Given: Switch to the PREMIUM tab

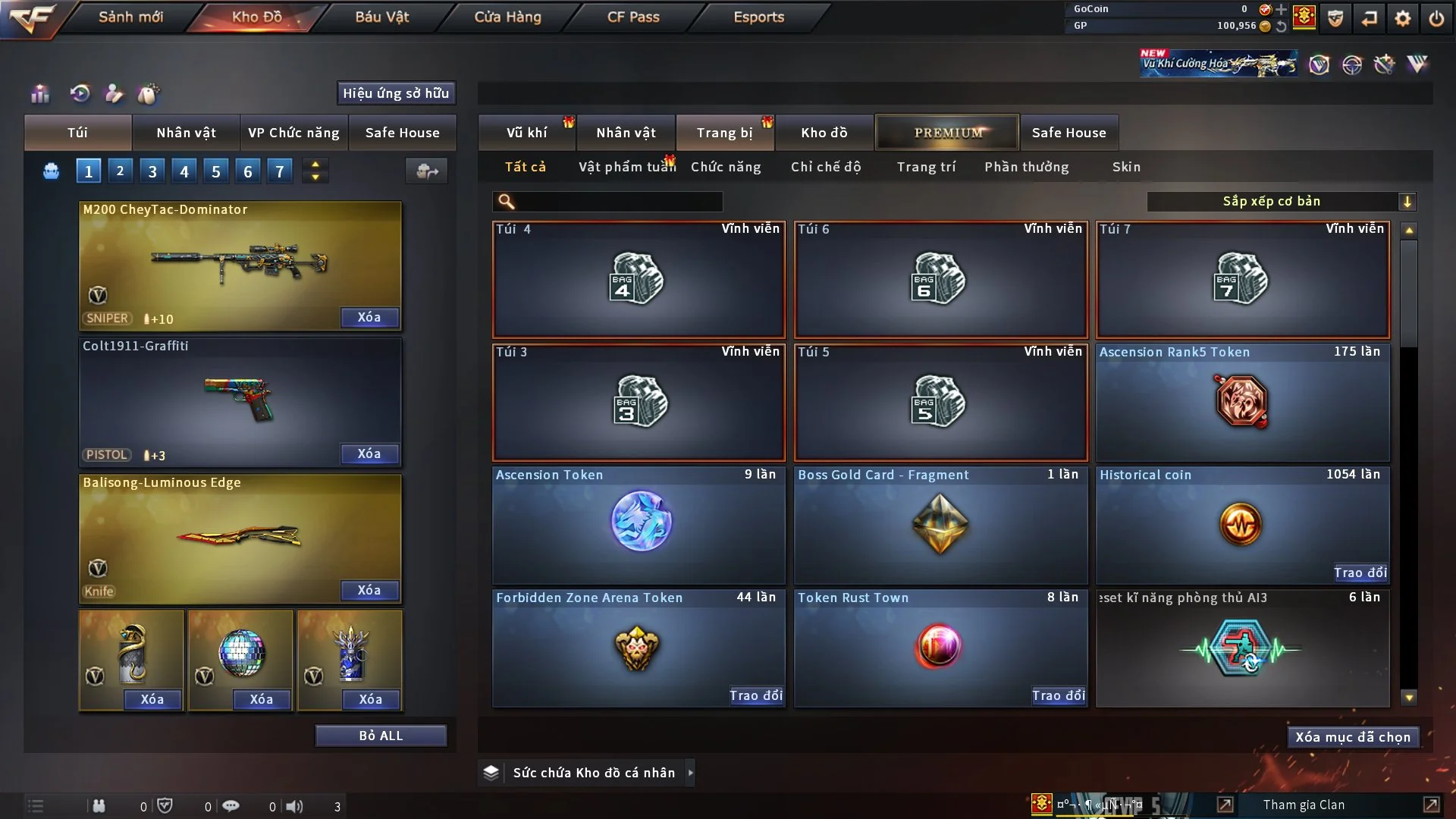Looking at the screenshot, I should [x=948, y=133].
